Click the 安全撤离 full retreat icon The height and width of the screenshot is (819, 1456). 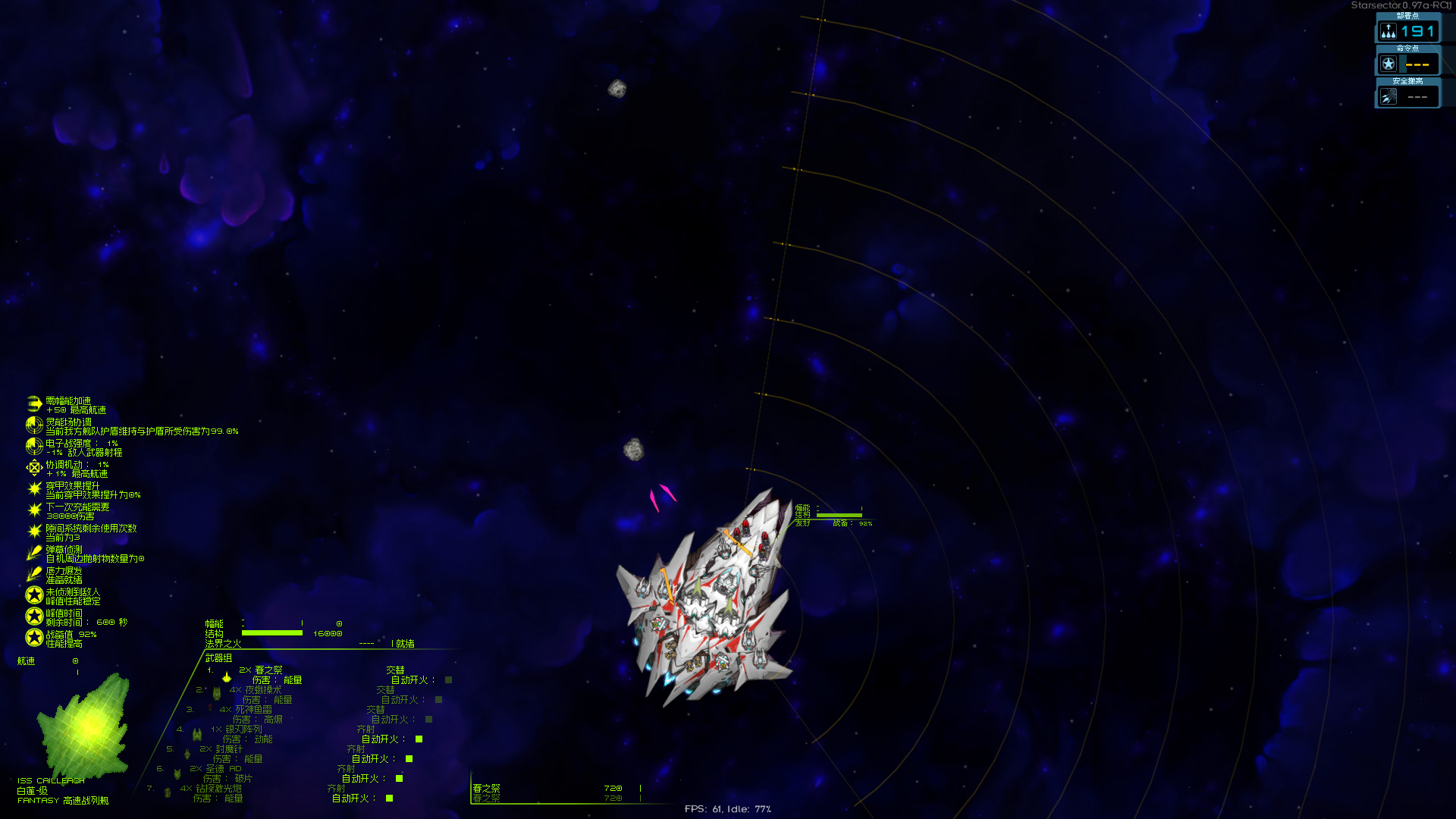[x=1389, y=96]
